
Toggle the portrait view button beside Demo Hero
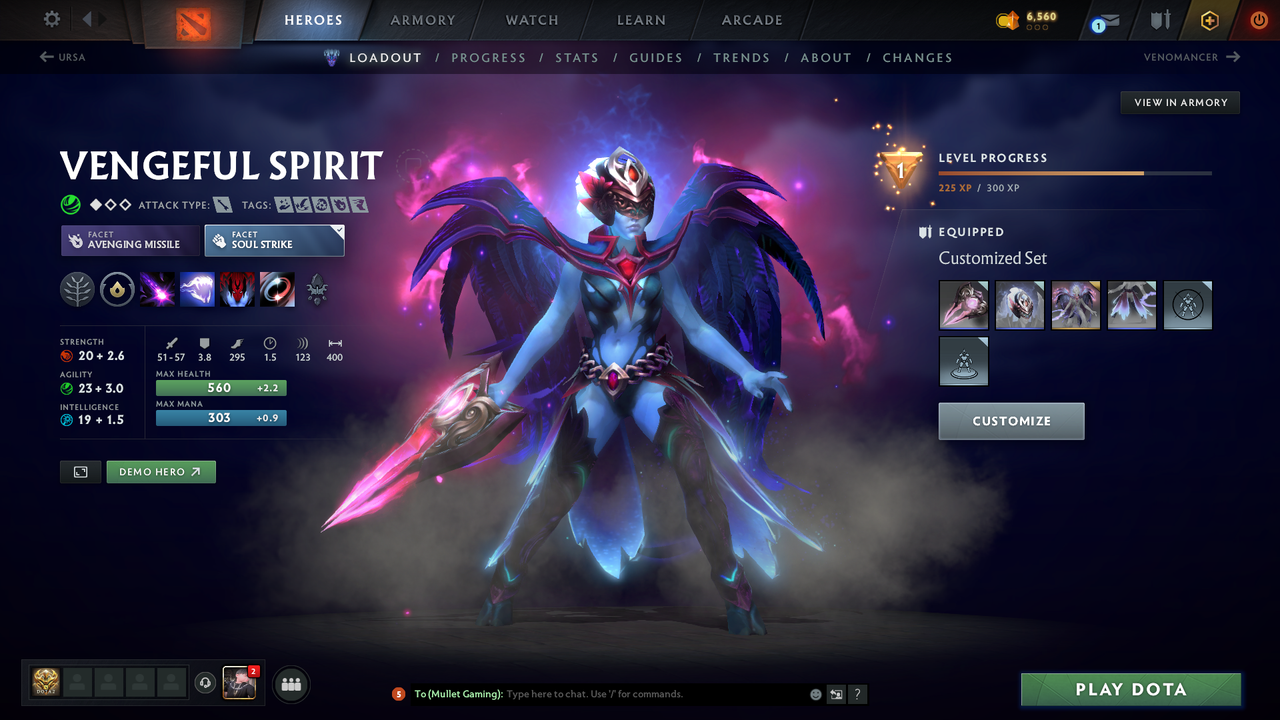click(x=80, y=471)
